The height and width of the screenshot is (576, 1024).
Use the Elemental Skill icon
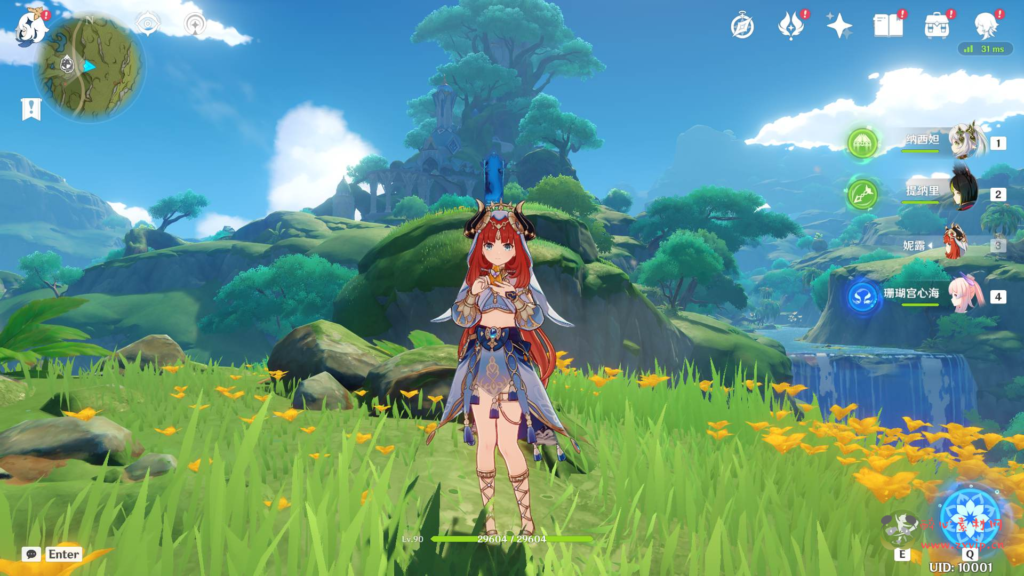pos(901,529)
